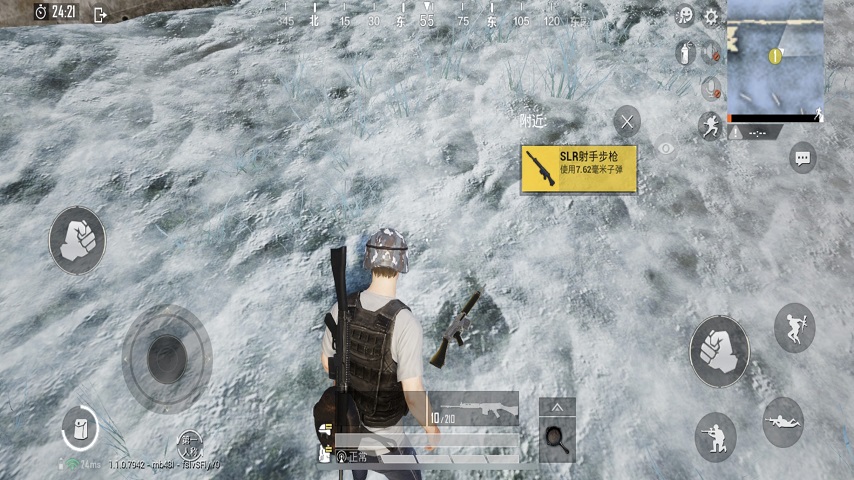The width and height of the screenshot is (854, 480).
Task: Go prone with the lying soldier button
Action: [x=782, y=421]
